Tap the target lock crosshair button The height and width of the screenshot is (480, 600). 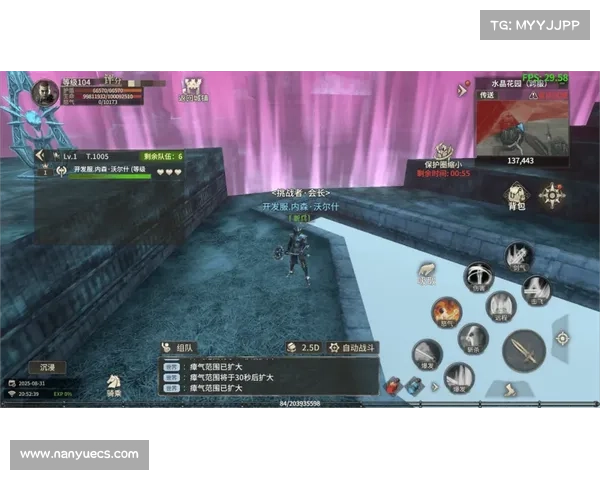(x=561, y=338)
